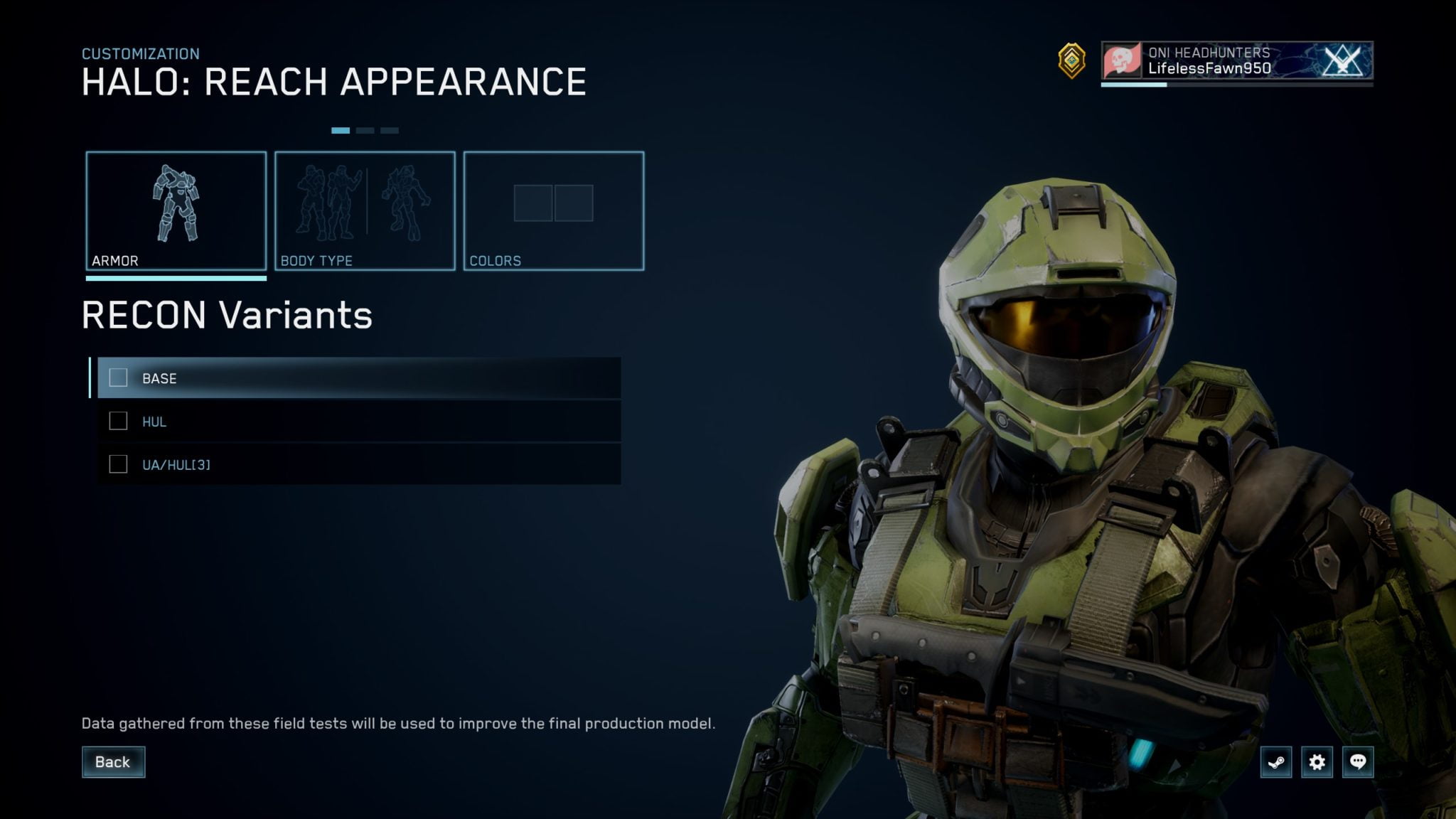Open the Colors customization panel
Screen dimensions: 1456x819
coord(555,206)
